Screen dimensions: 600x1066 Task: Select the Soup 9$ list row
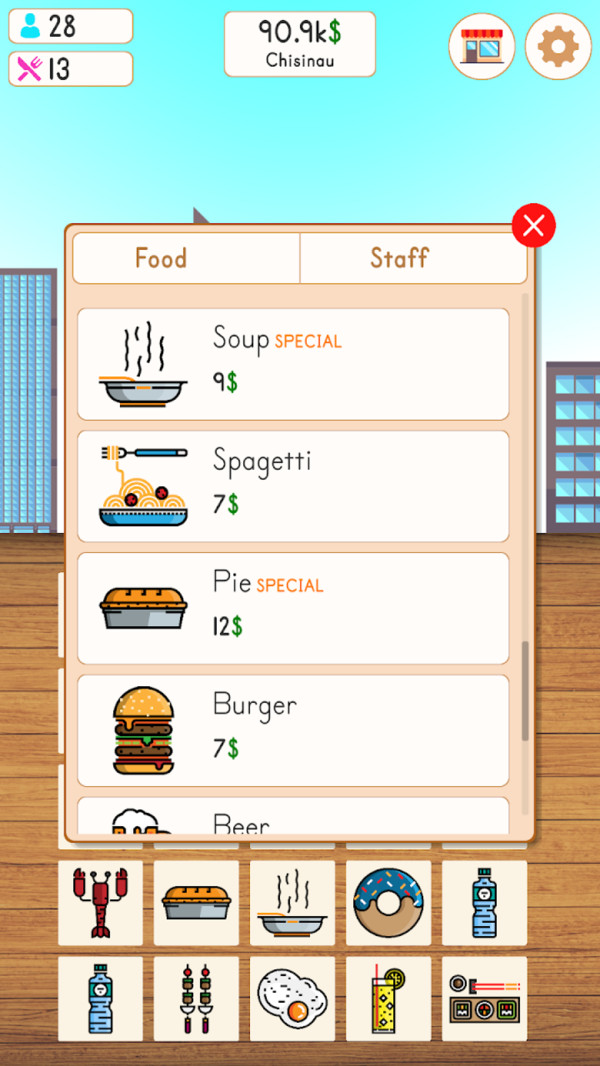click(293, 364)
